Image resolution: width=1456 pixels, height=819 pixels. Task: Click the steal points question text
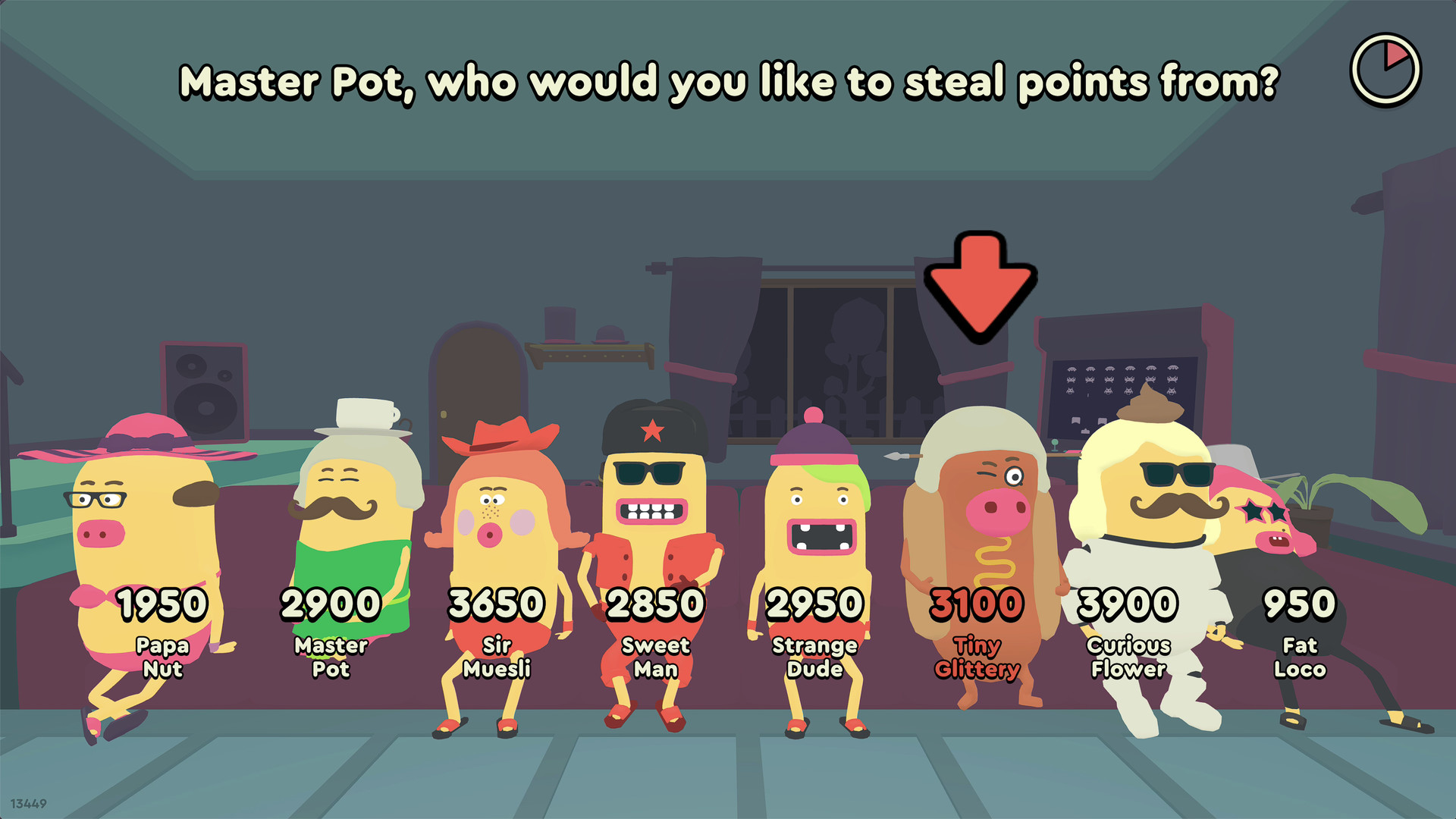[x=728, y=82]
